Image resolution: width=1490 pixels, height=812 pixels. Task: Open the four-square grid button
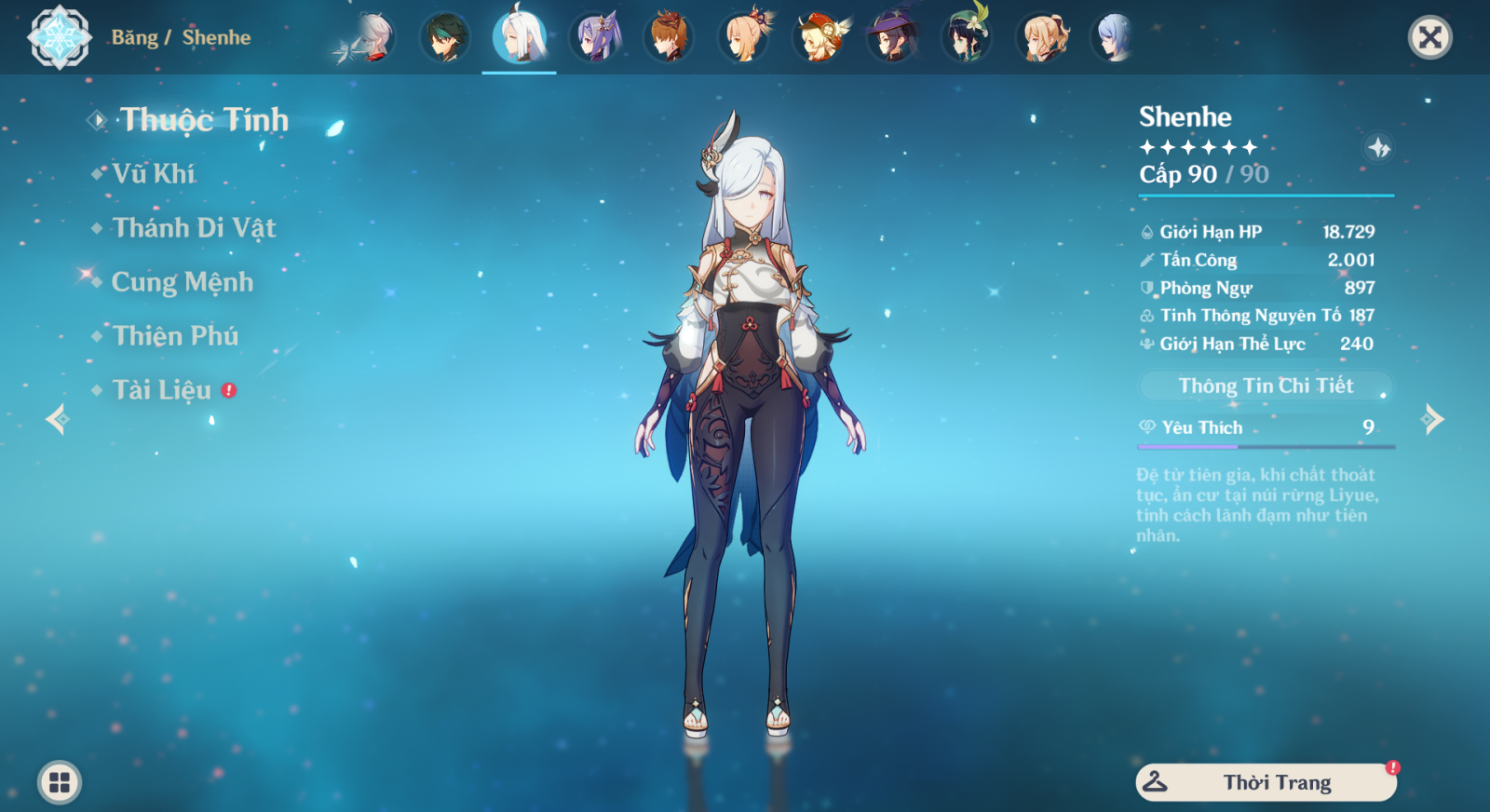60,782
